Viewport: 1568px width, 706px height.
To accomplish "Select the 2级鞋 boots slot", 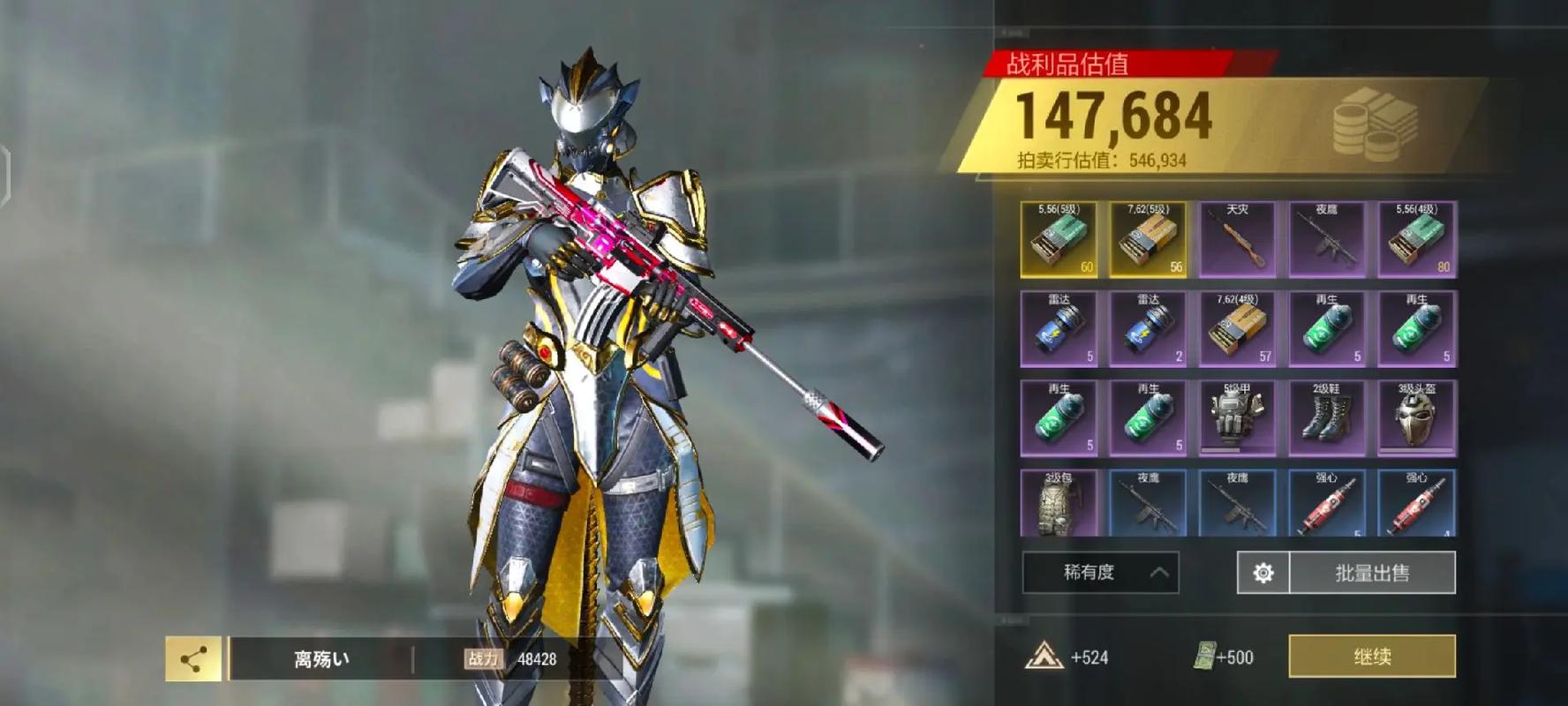I will 1327,418.
